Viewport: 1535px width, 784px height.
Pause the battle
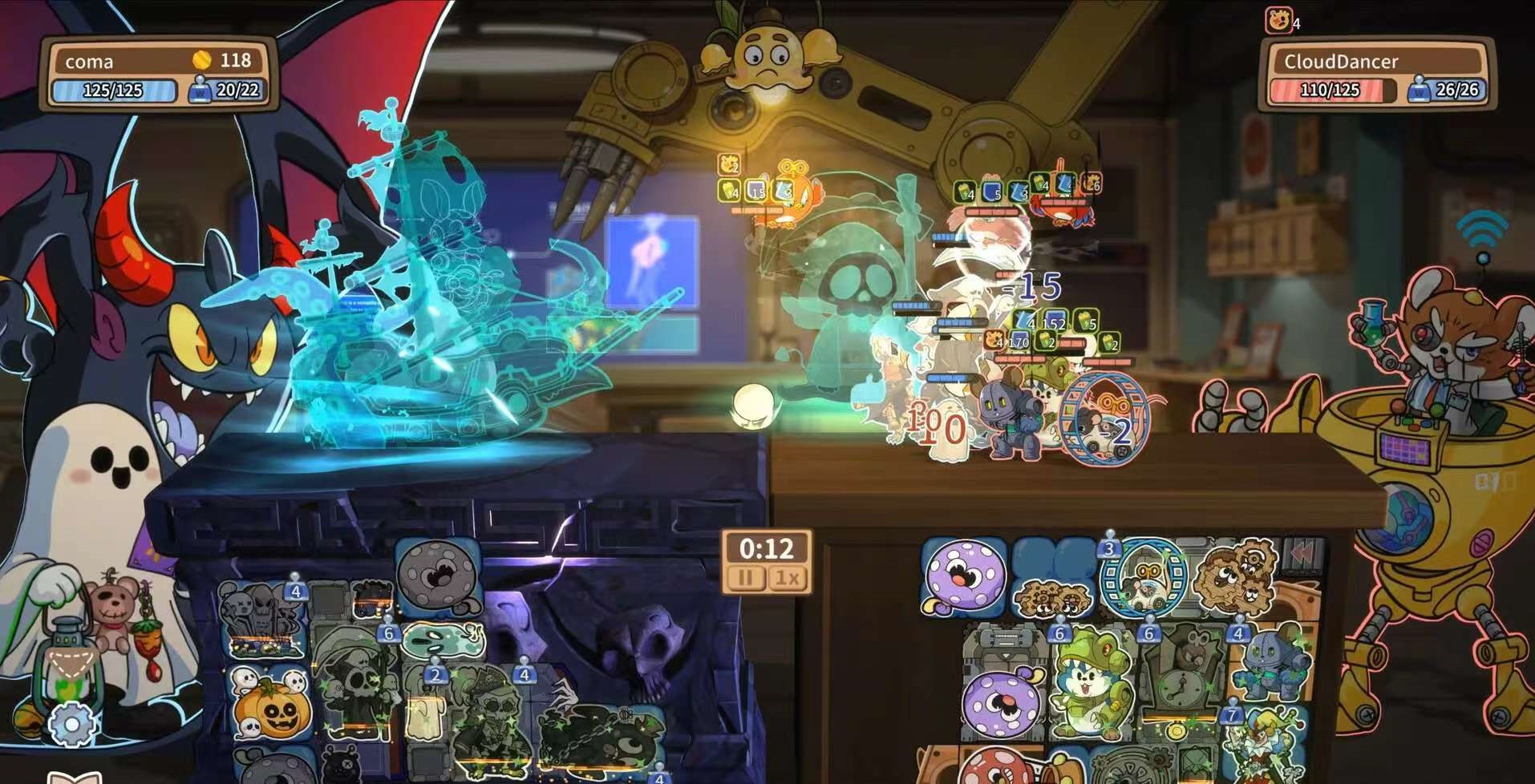tap(745, 578)
